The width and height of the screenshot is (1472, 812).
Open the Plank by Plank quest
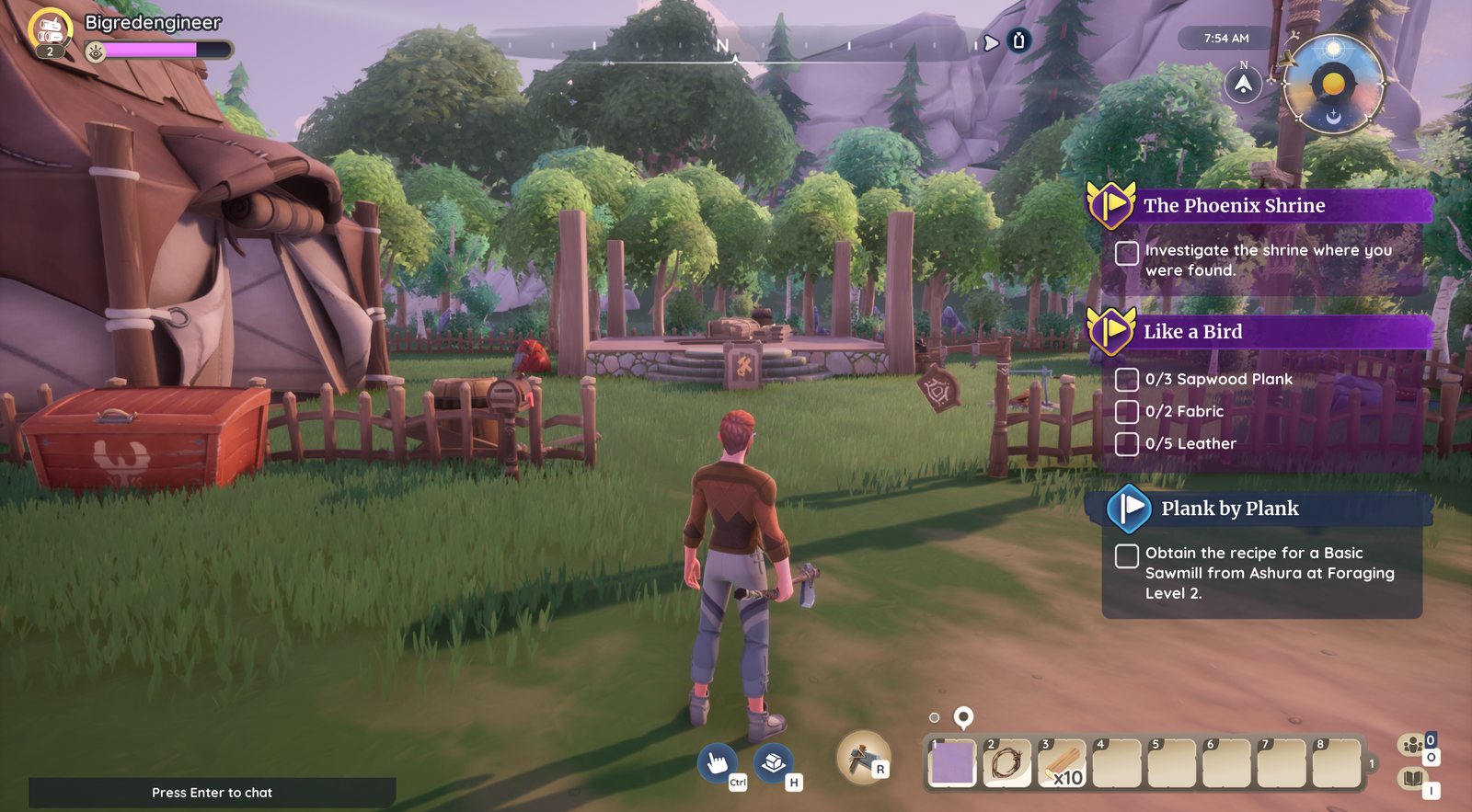(1229, 509)
